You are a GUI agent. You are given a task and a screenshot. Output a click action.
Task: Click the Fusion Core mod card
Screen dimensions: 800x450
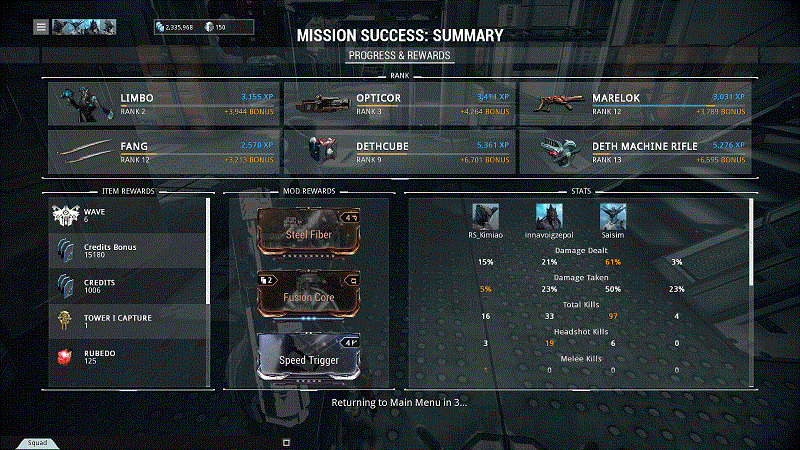click(x=306, y=295)
